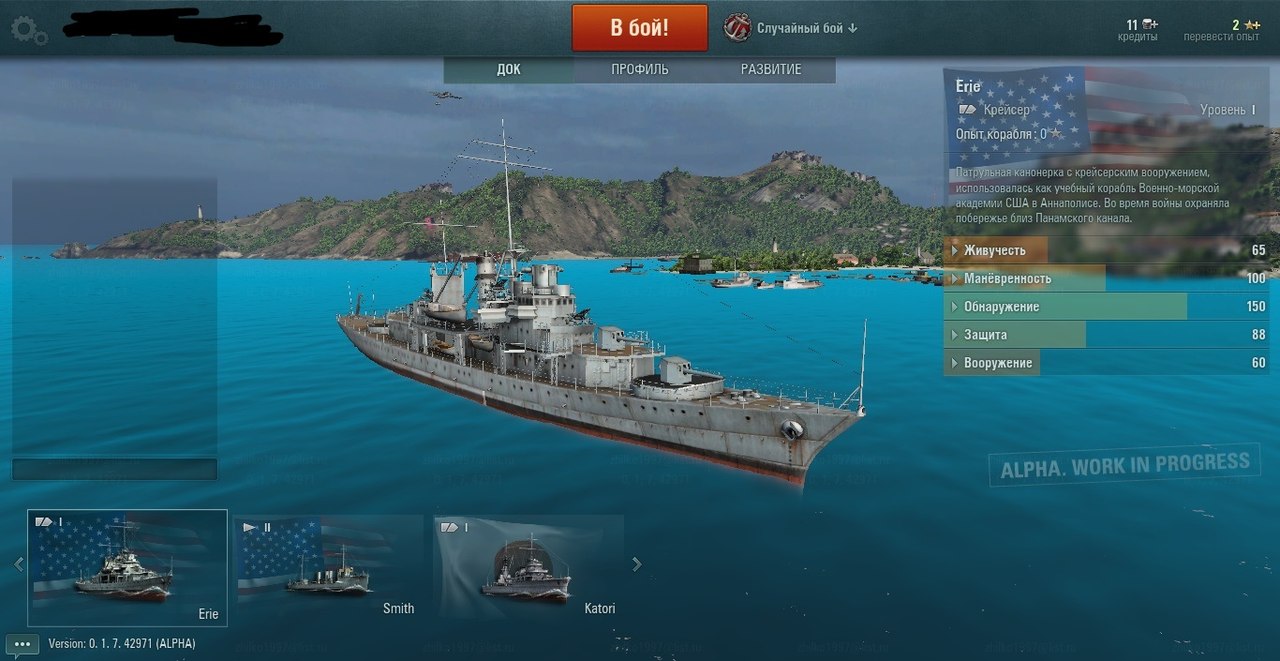
Task: Select the Erie ship card
Action: point(127,568)
